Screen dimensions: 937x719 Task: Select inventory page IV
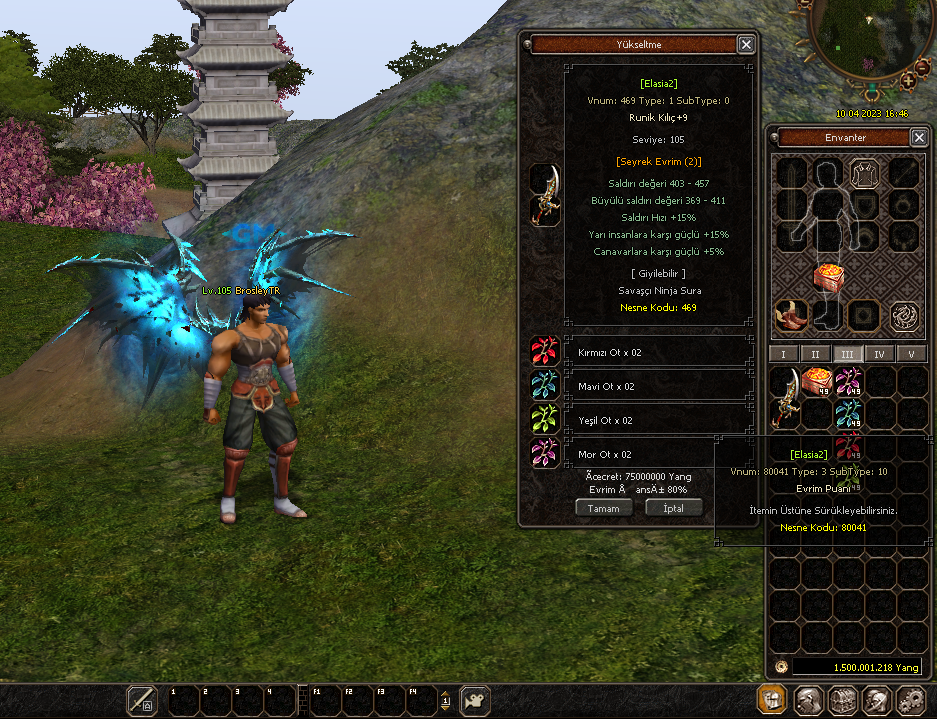(879, 354)
